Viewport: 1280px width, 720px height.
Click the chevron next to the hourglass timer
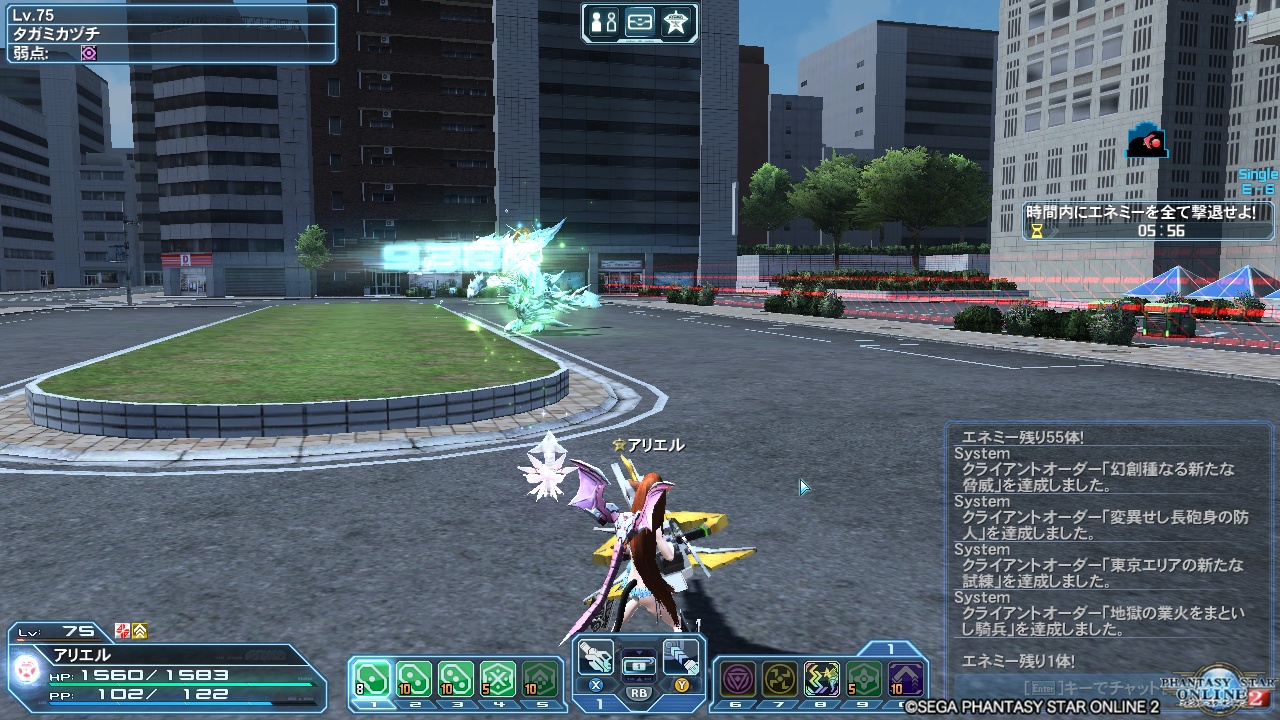1053,230
